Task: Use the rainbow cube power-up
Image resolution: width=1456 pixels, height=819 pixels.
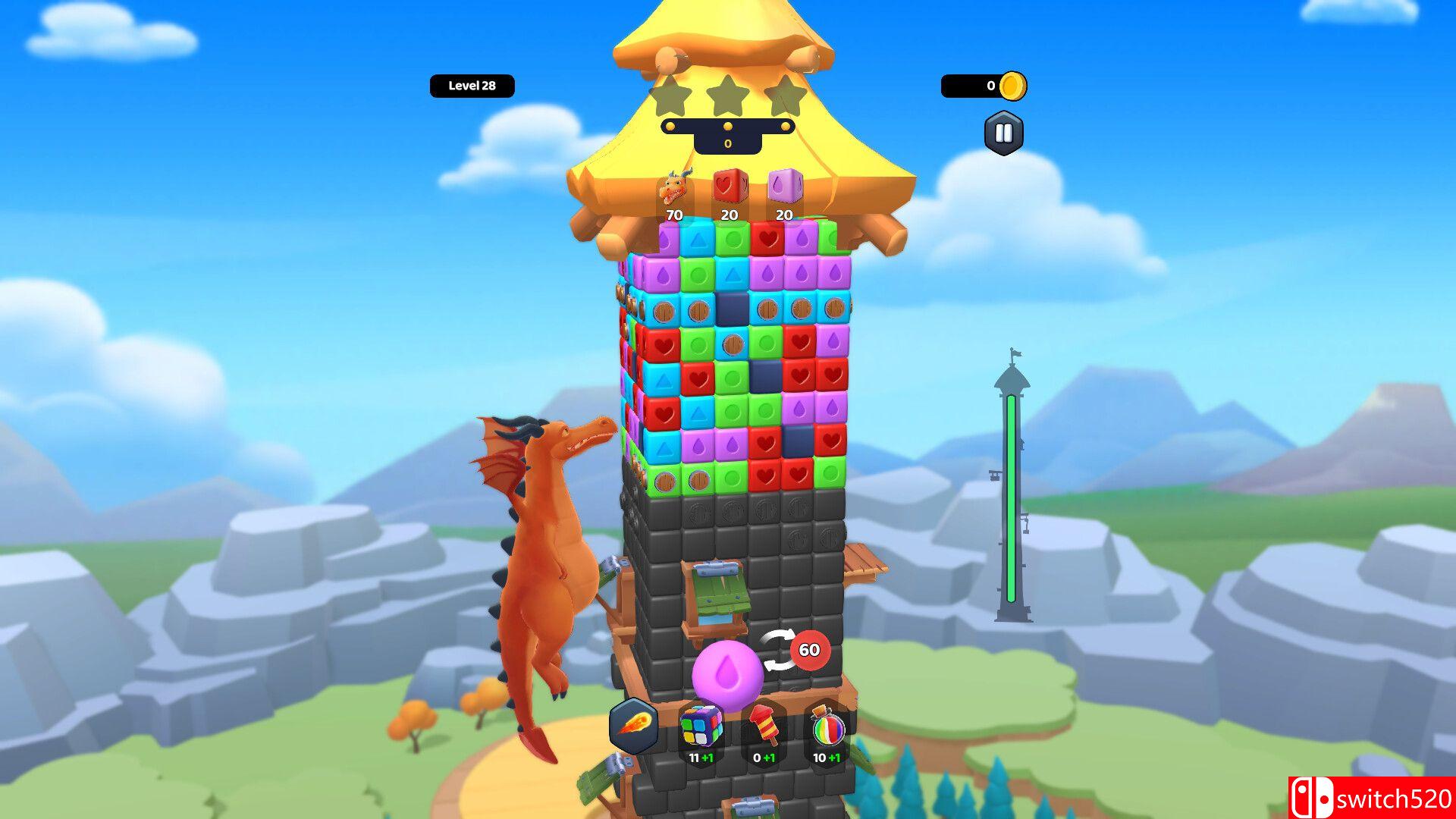Action: tap(700, 726)
